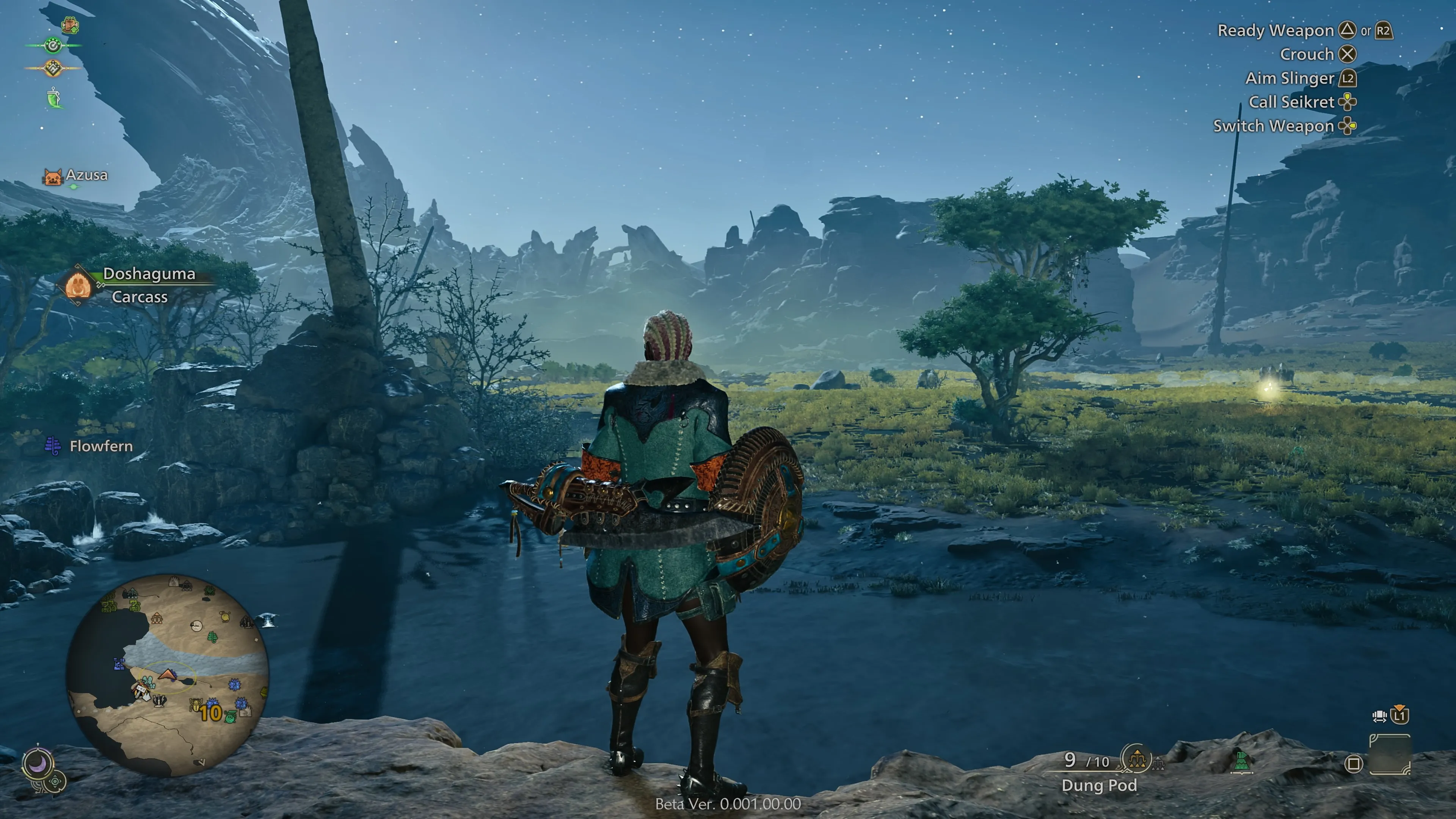This screenshot has height=819, width=1456.
Task: Click the Flowfern endemic life icon
Action: (54, 446)
